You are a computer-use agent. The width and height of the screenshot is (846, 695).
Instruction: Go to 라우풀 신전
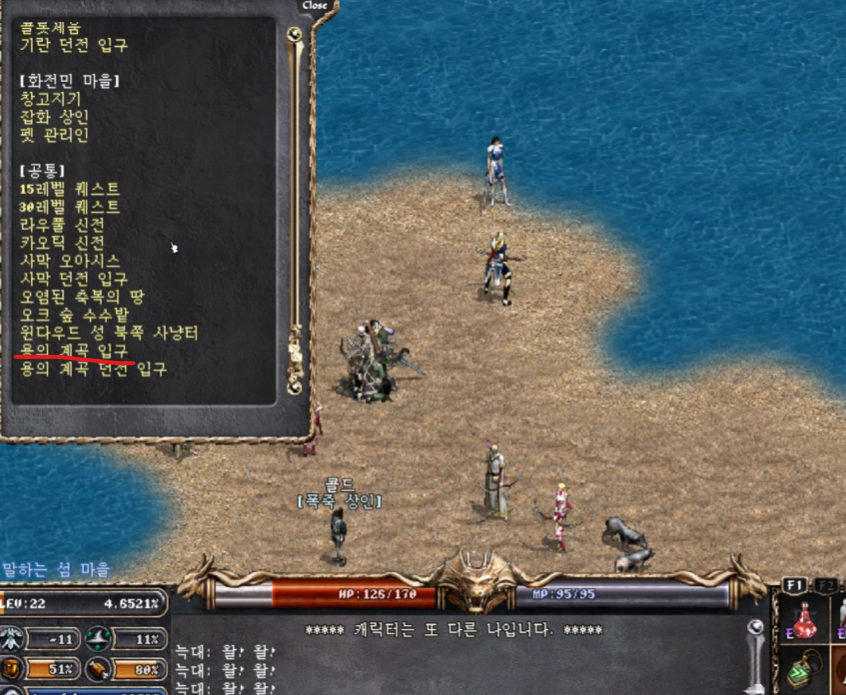[x=62, y=225]
